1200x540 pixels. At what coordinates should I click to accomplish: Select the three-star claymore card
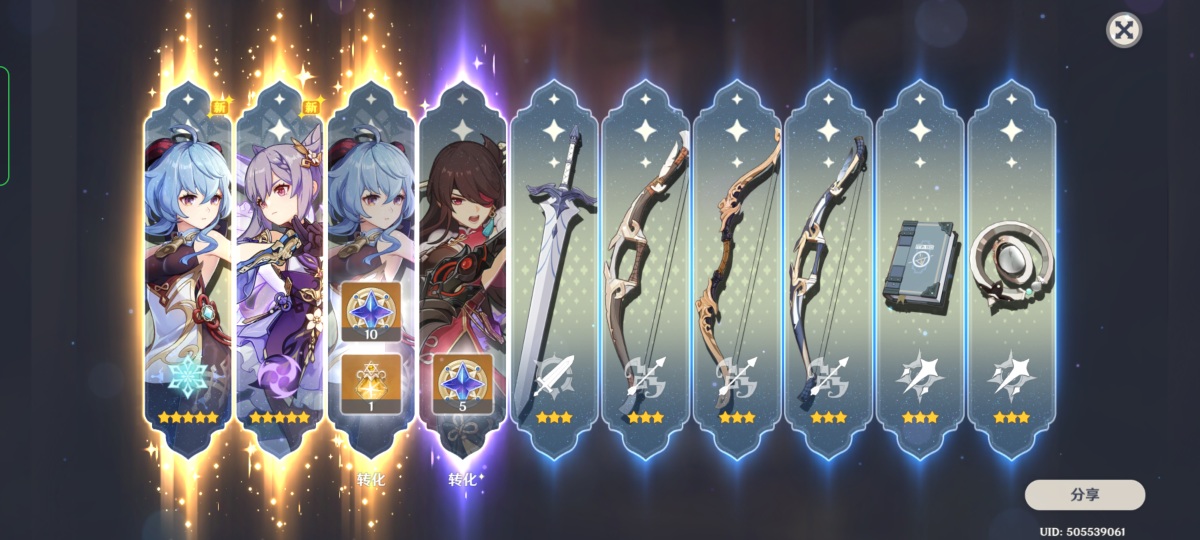pyautogui.click(x=554, y=270)
